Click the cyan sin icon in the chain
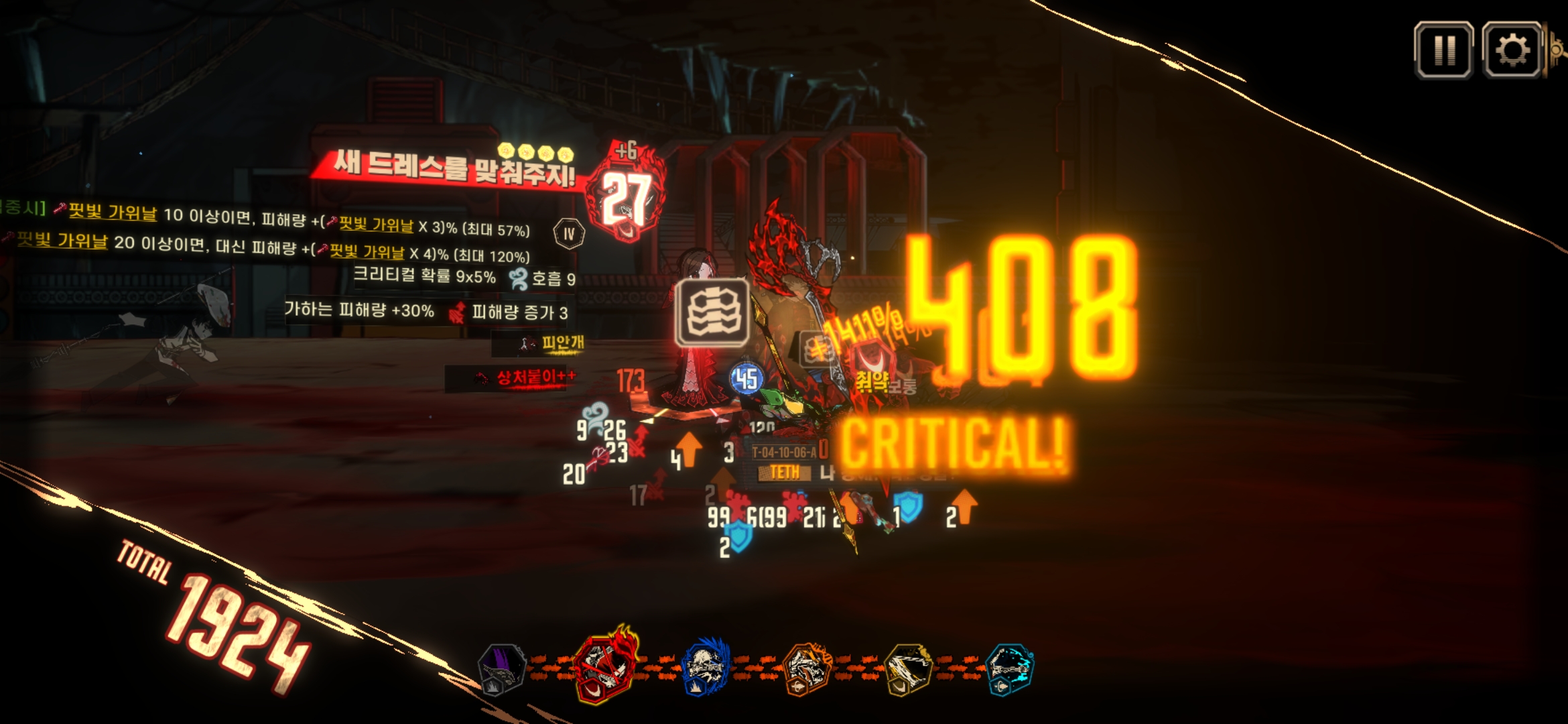Viewport: 1568px width, 724px height. (x=1010, y=668)
